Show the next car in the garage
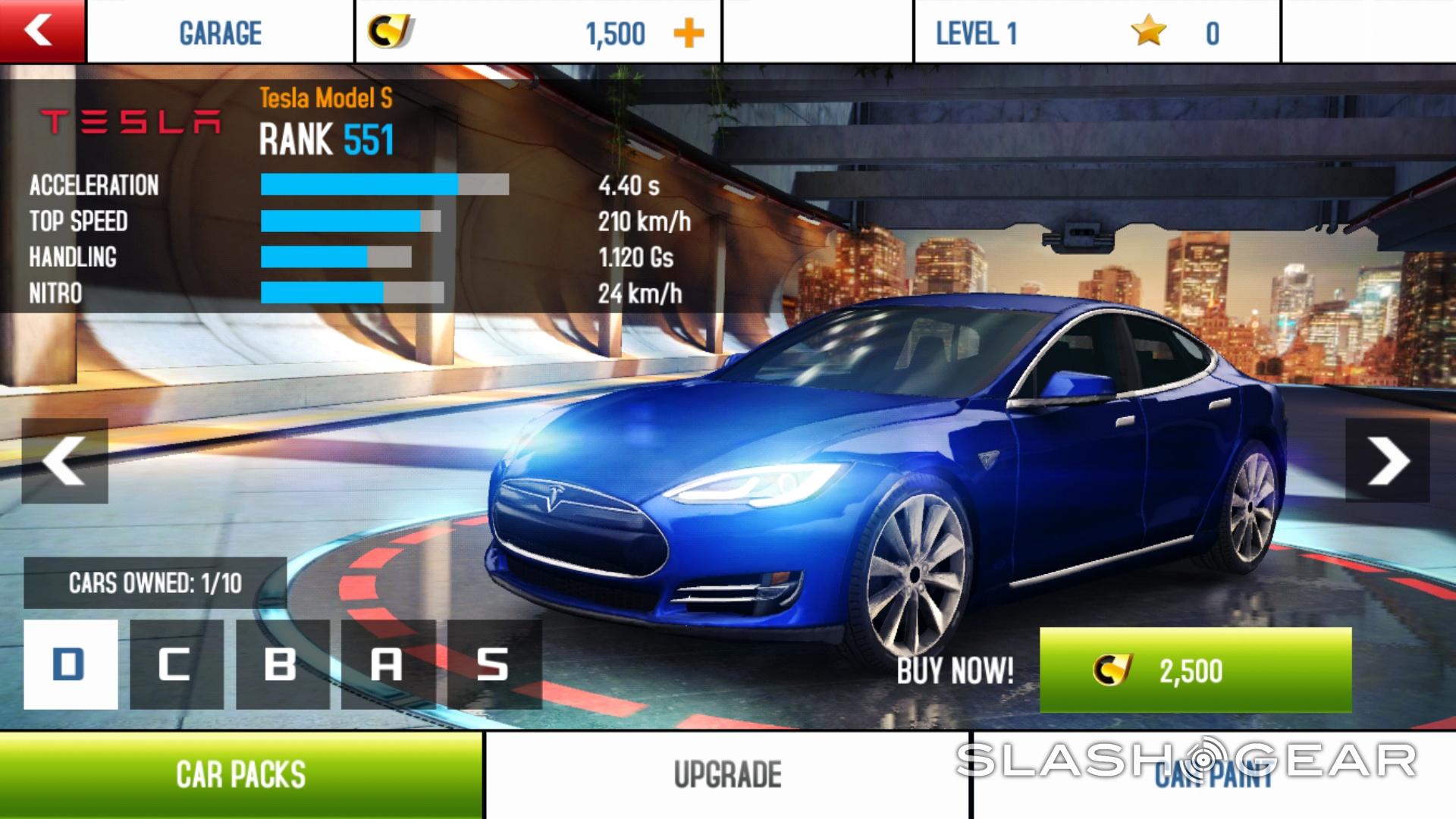This screenshot has width=1456, height=819. [x=1388, y=460]
